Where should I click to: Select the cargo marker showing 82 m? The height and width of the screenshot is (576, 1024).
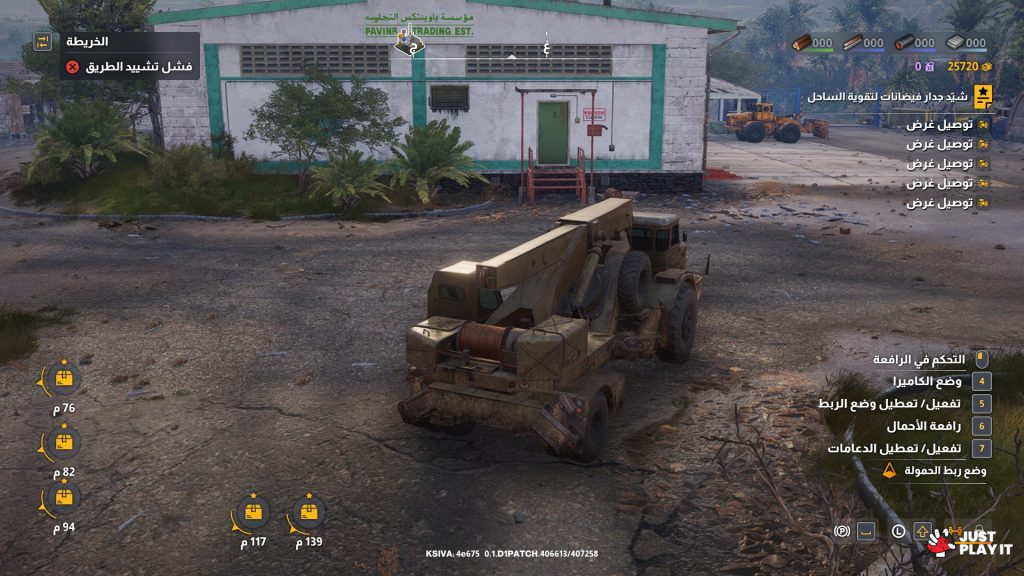coord(64,443)
